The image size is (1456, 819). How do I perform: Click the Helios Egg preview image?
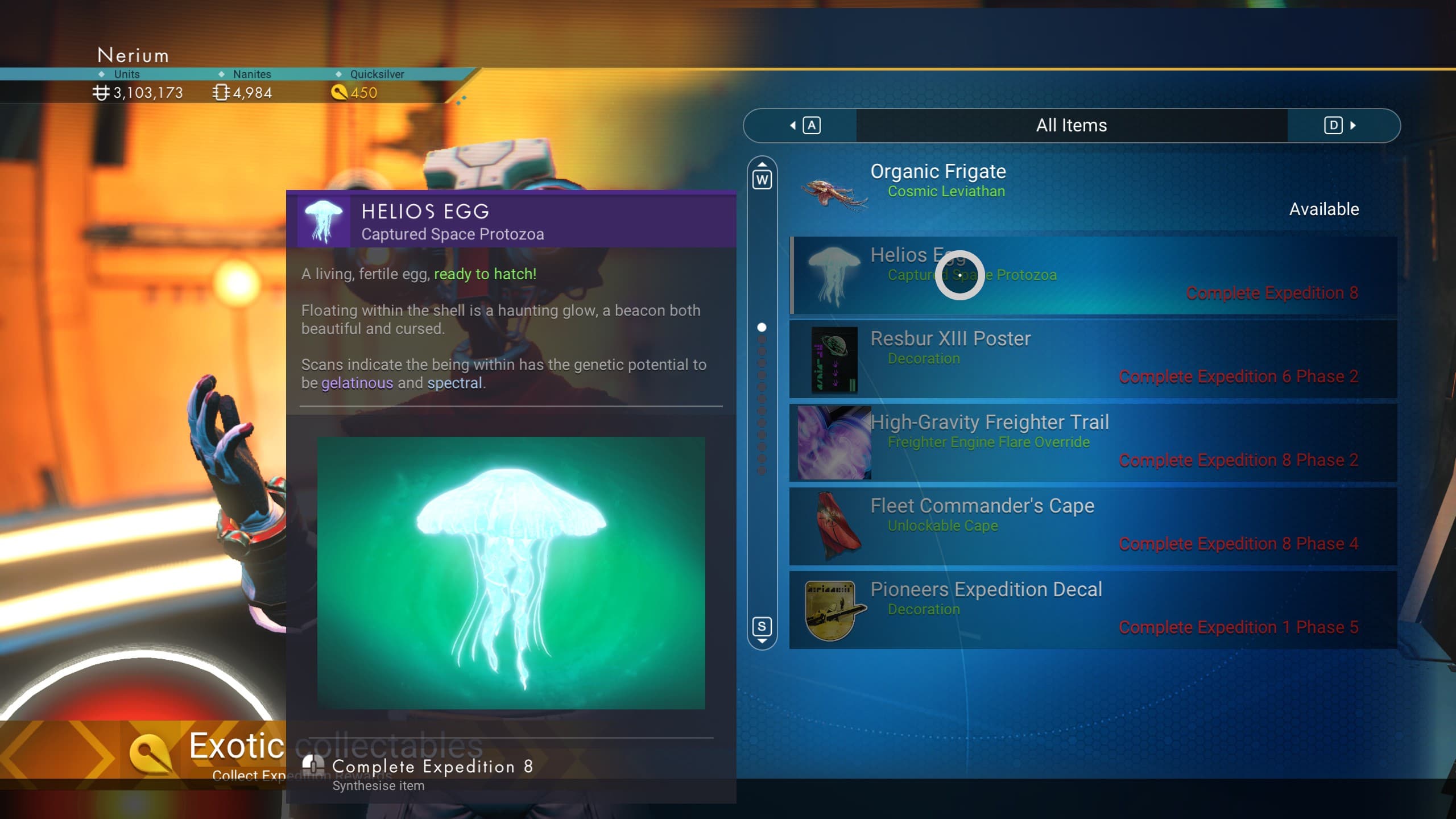[511, 573]
